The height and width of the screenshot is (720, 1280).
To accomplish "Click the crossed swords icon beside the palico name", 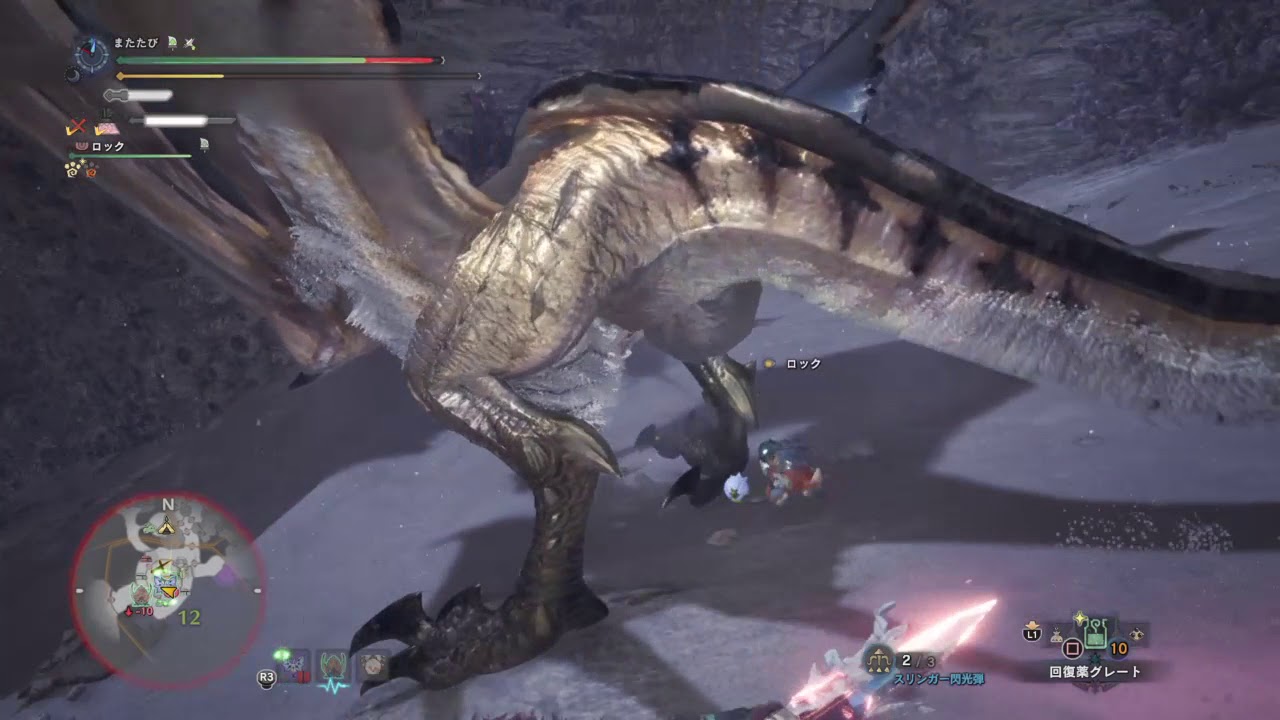I will click(188, 43).
